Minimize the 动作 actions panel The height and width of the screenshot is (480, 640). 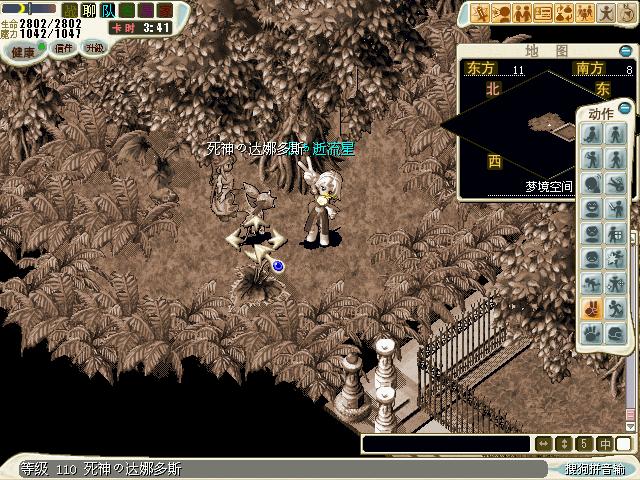tap(625, 108)
